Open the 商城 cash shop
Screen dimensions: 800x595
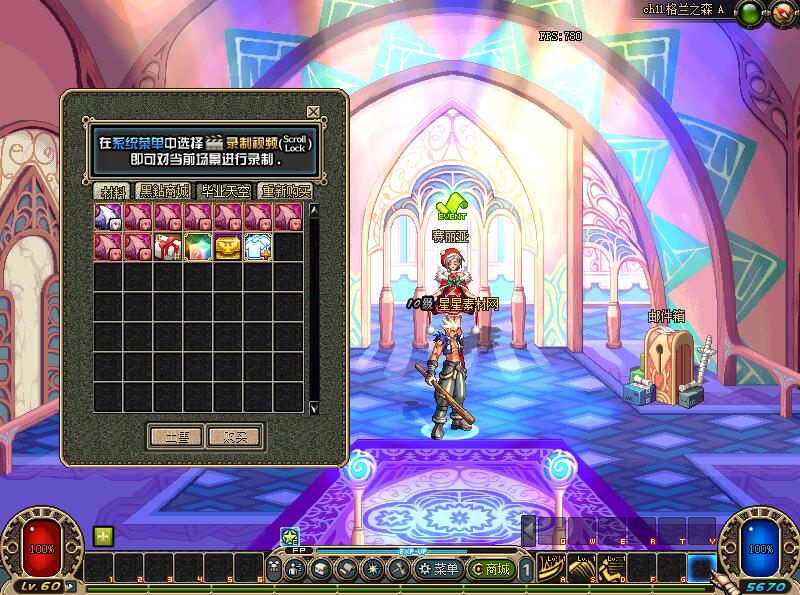[x=493, y=569]
